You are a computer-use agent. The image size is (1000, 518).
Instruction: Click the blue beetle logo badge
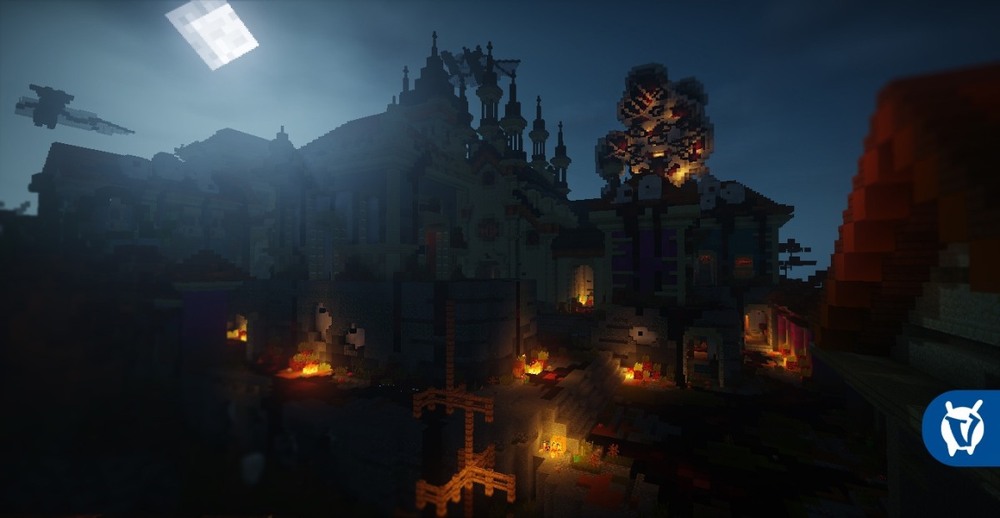pos(962,428)
